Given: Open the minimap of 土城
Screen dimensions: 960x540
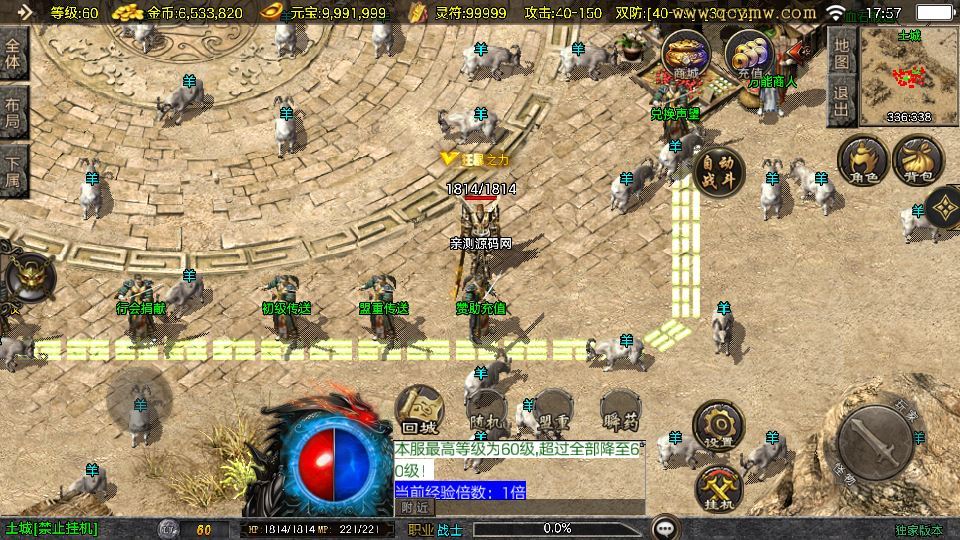Looking at the screenshot, I should click(x=908, y=76).
